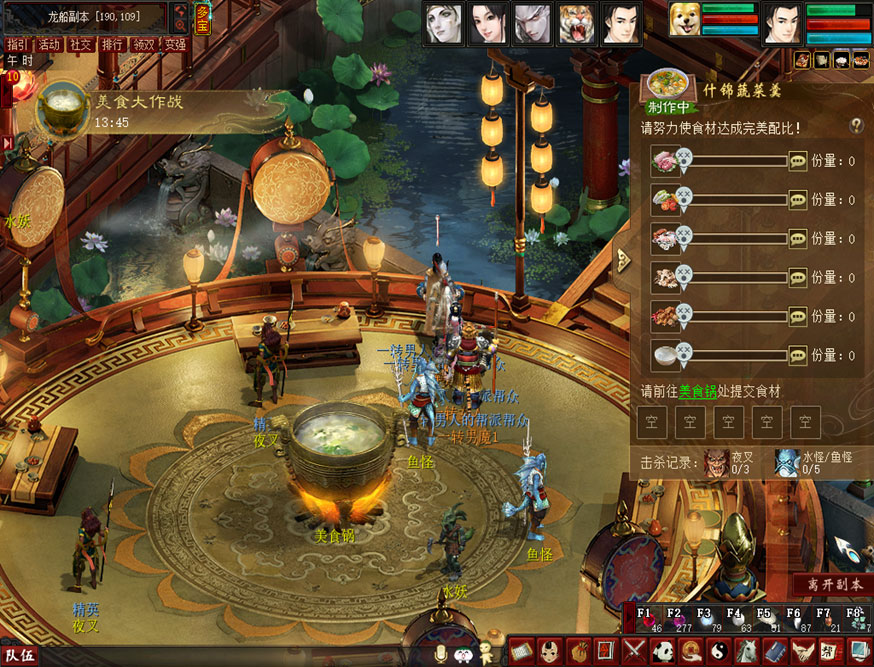Select the shiba dog pet portrait

click(684, 22)
